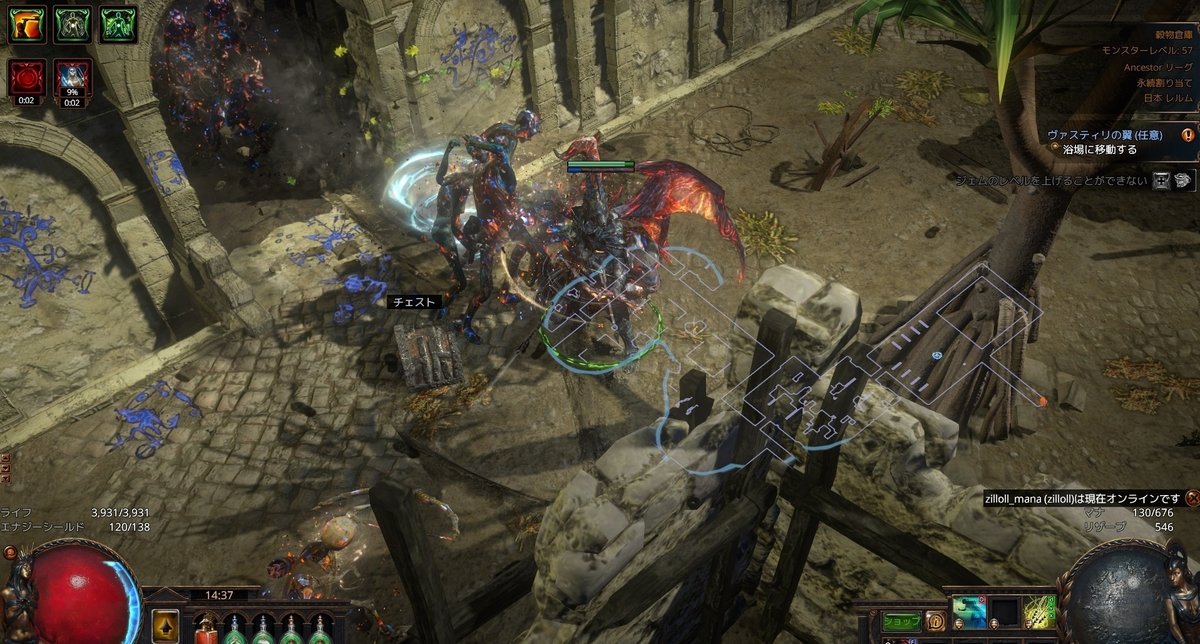Dismiss the zilloll_mana online notification
The height and width of the screenshot is (644, 1200).
1192,498
